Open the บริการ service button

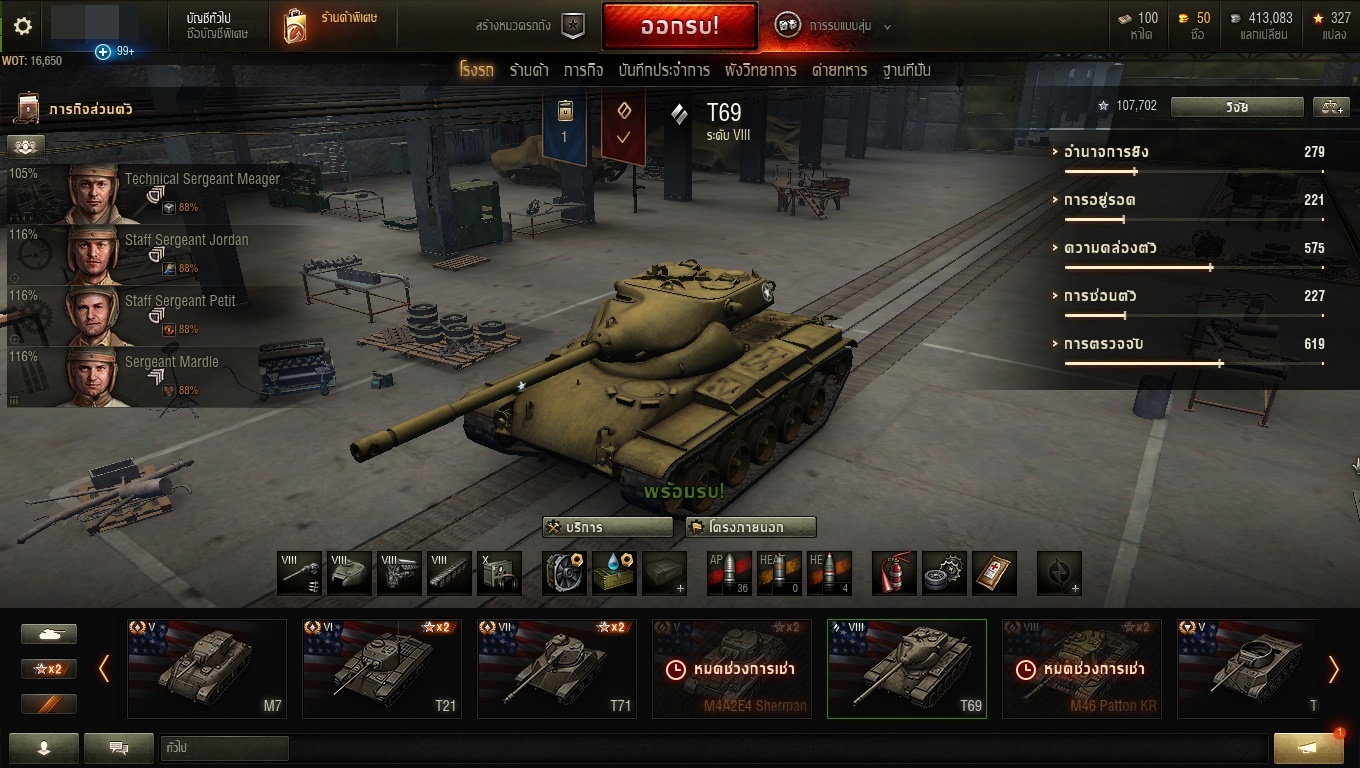coord(608,527)
